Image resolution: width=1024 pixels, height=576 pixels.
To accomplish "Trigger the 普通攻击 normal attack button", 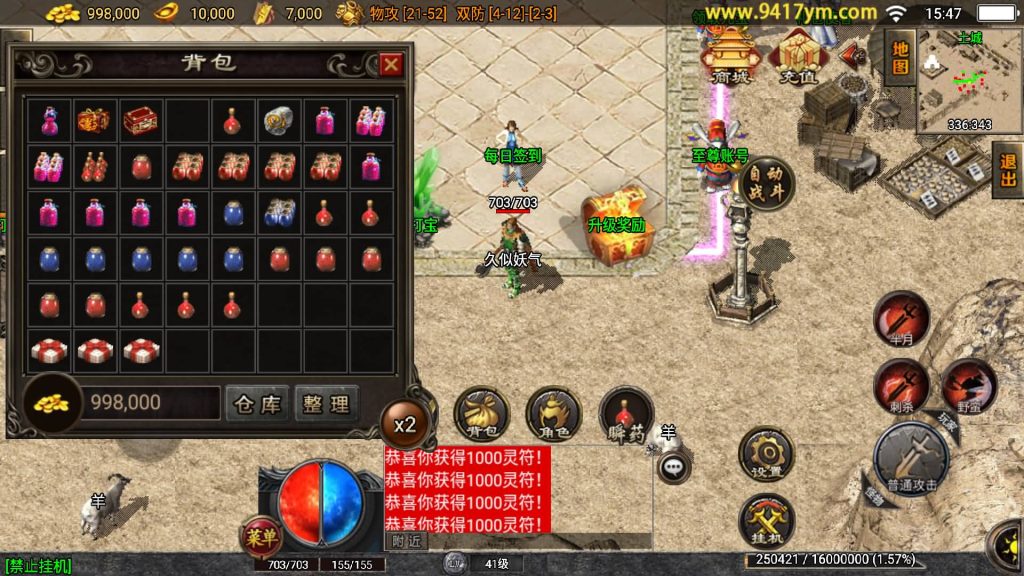I will coord(911,459).
